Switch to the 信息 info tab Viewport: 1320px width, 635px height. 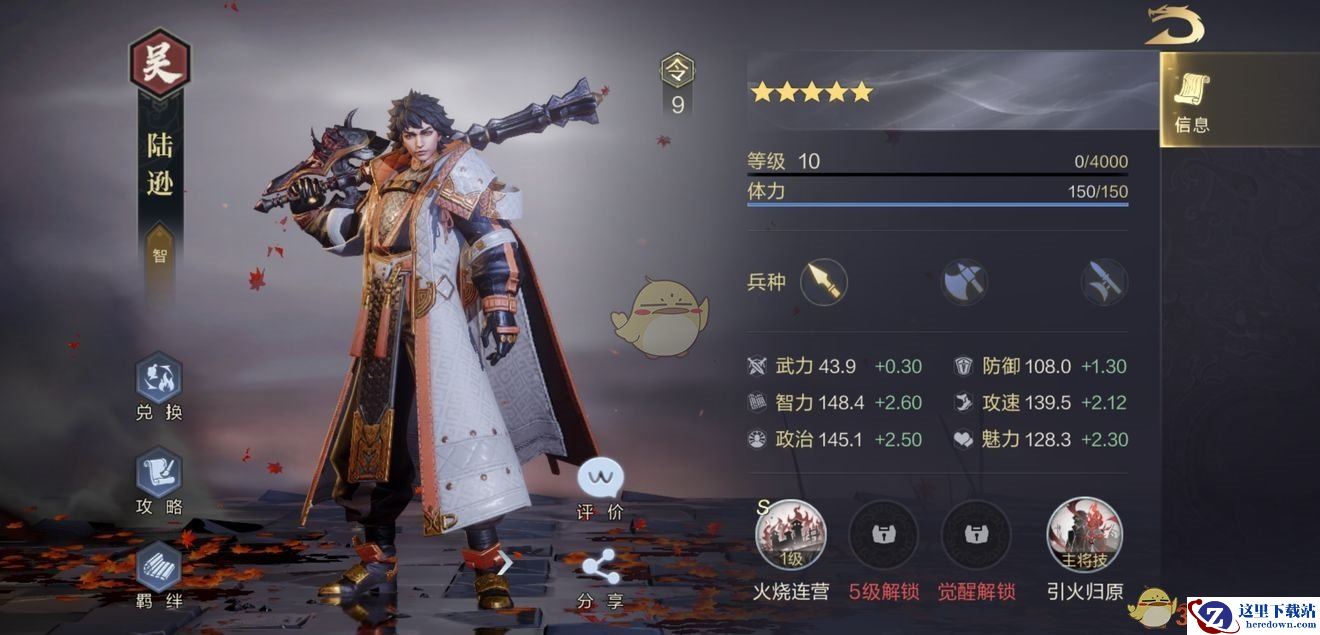[x=1192, y=101]
